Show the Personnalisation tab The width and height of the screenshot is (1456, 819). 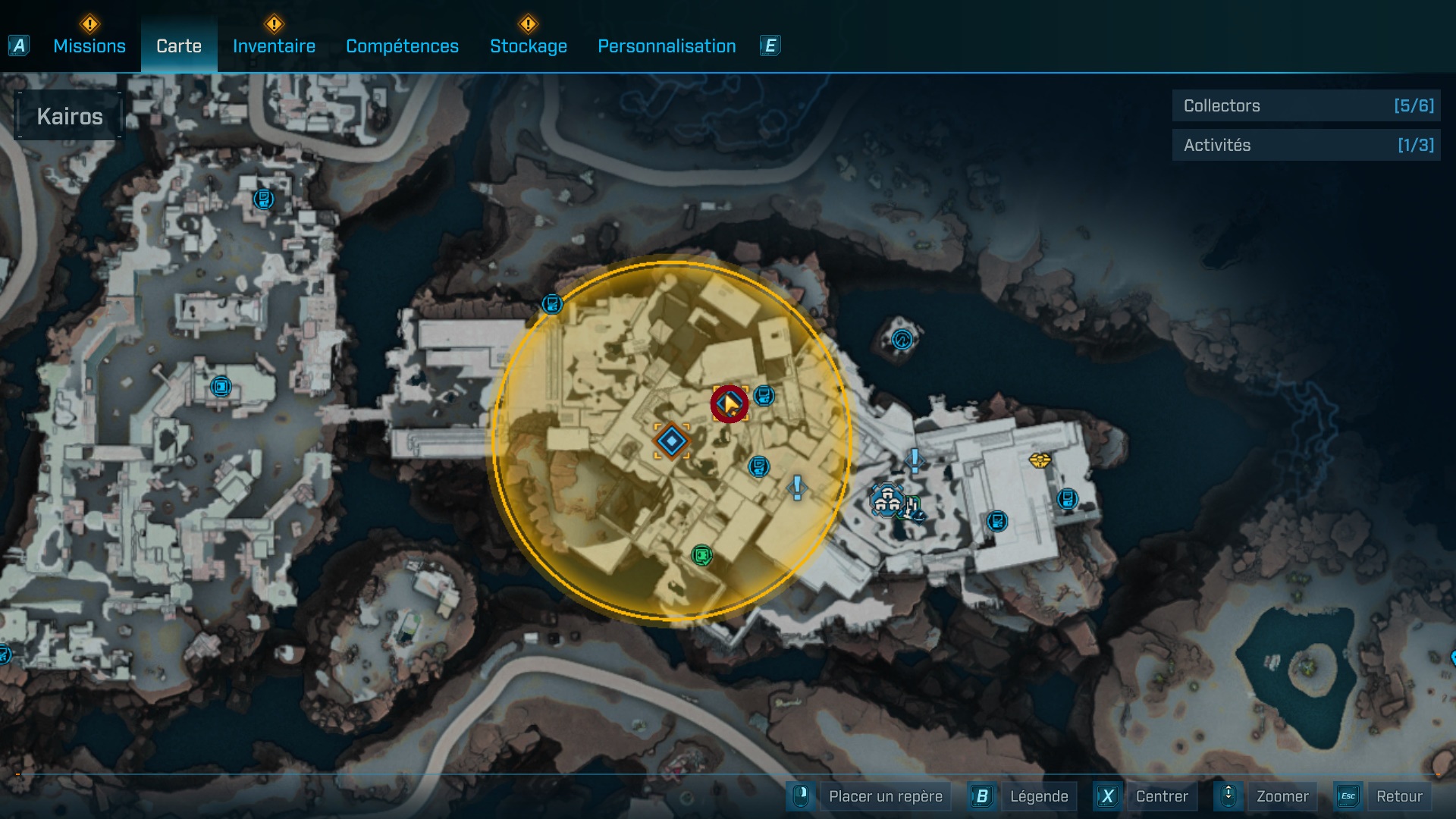pos(667,46)
